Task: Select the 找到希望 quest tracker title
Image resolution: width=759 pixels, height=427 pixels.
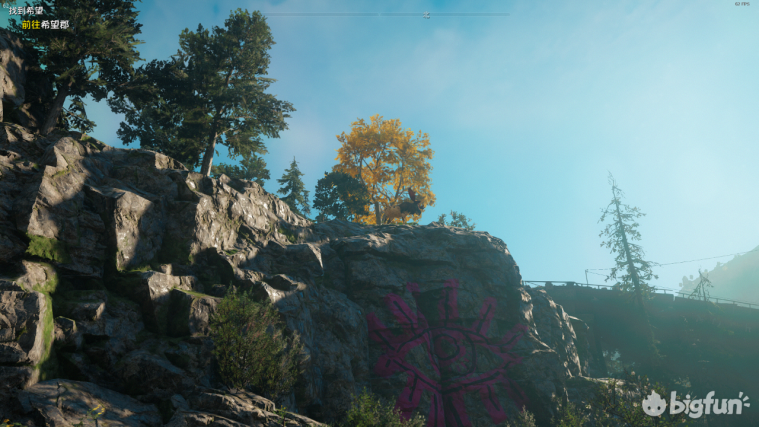Action: coord(27,10)
